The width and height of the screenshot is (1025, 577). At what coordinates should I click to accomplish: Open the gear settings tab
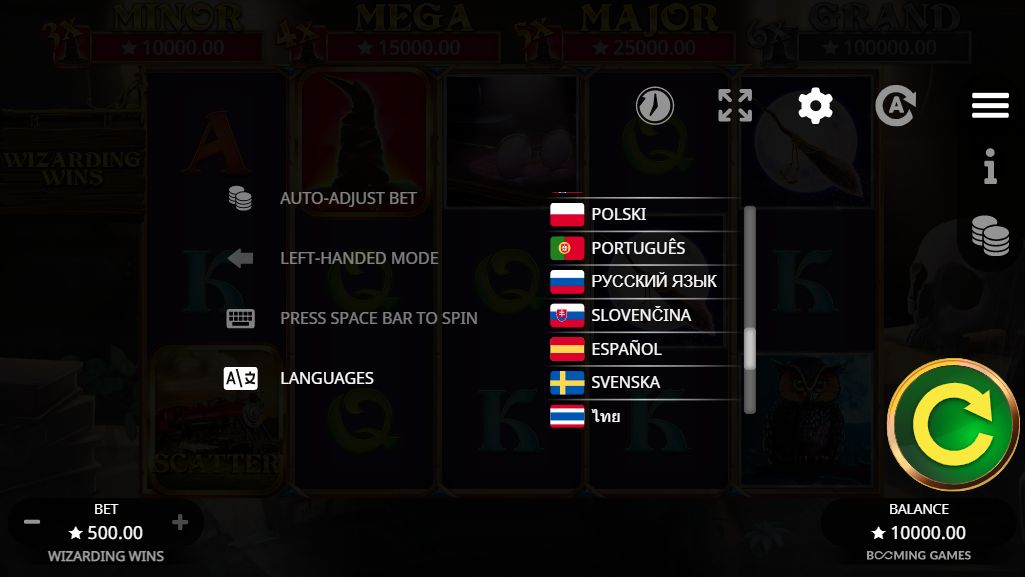[815, 105]
